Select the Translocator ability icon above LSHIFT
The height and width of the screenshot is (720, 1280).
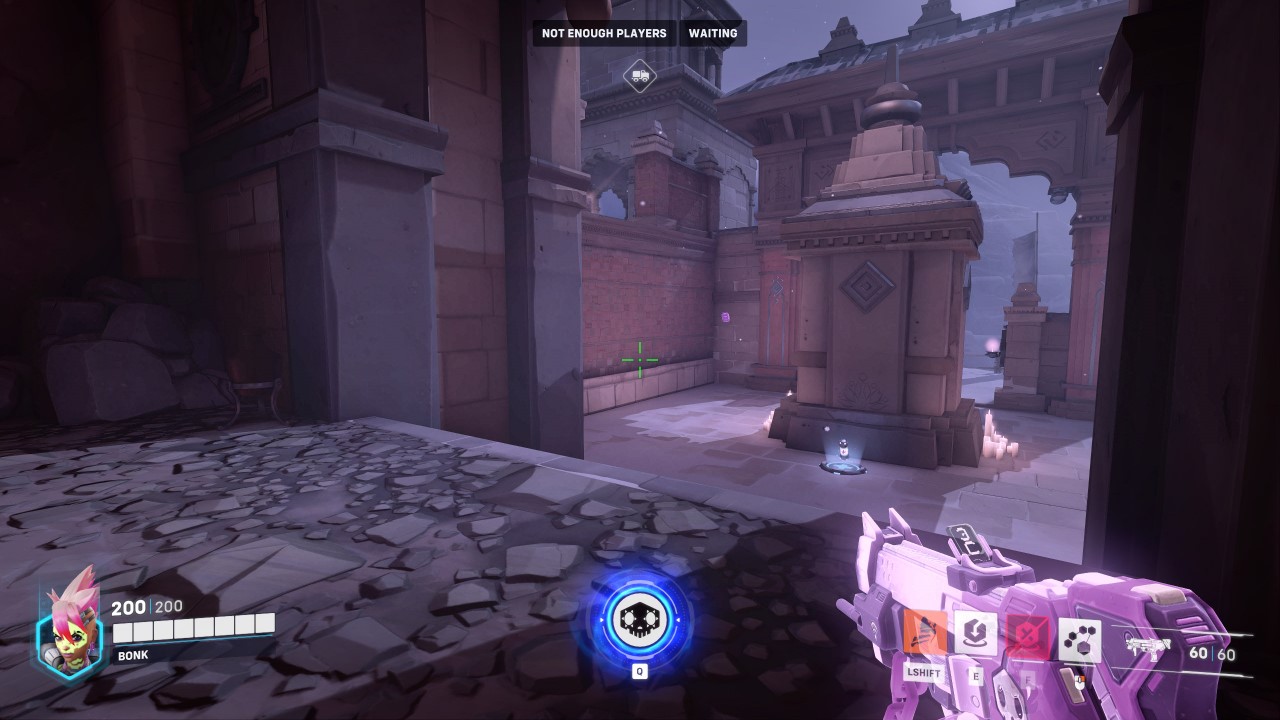coord(925,633)
